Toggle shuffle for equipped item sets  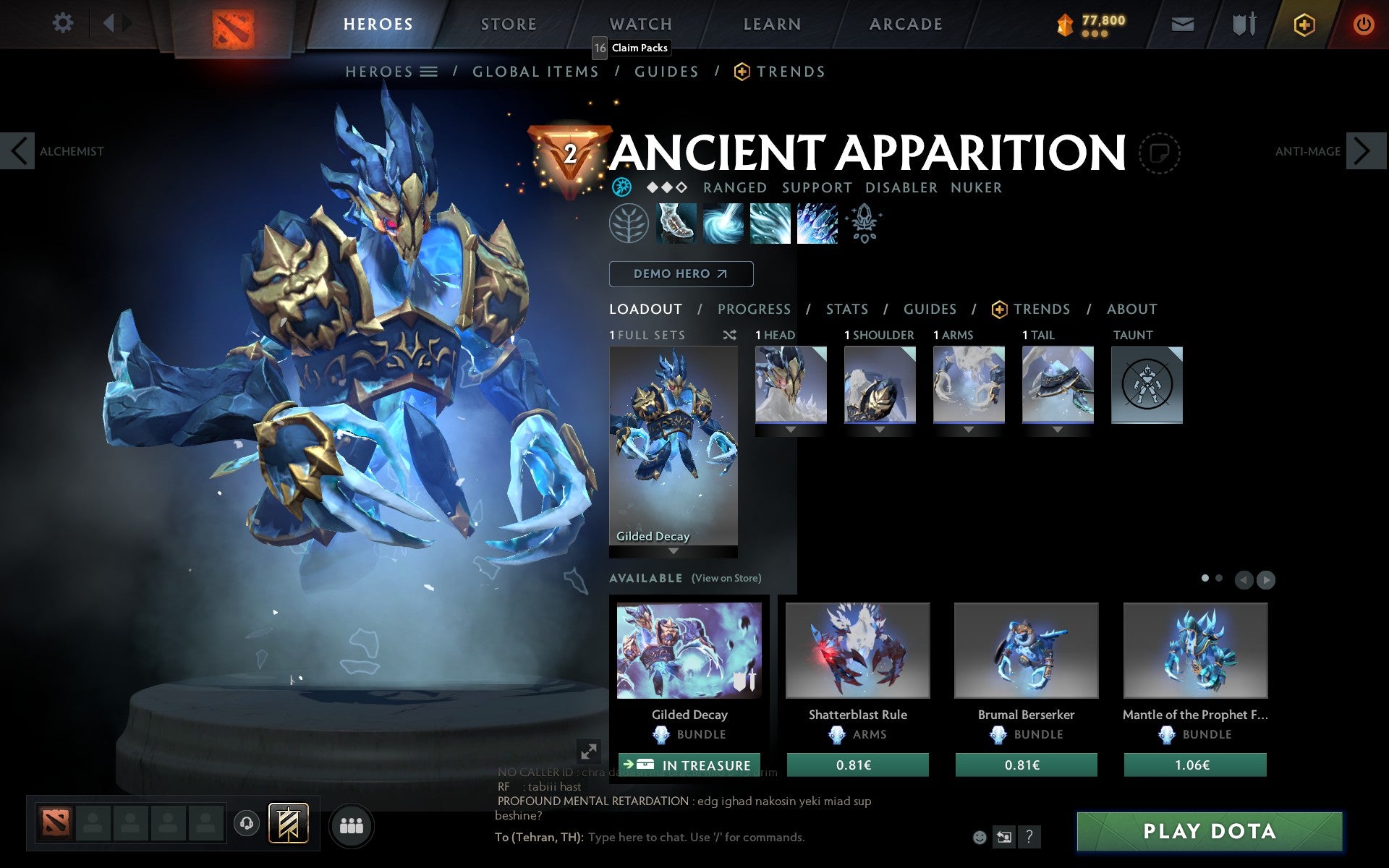[729, 335]
